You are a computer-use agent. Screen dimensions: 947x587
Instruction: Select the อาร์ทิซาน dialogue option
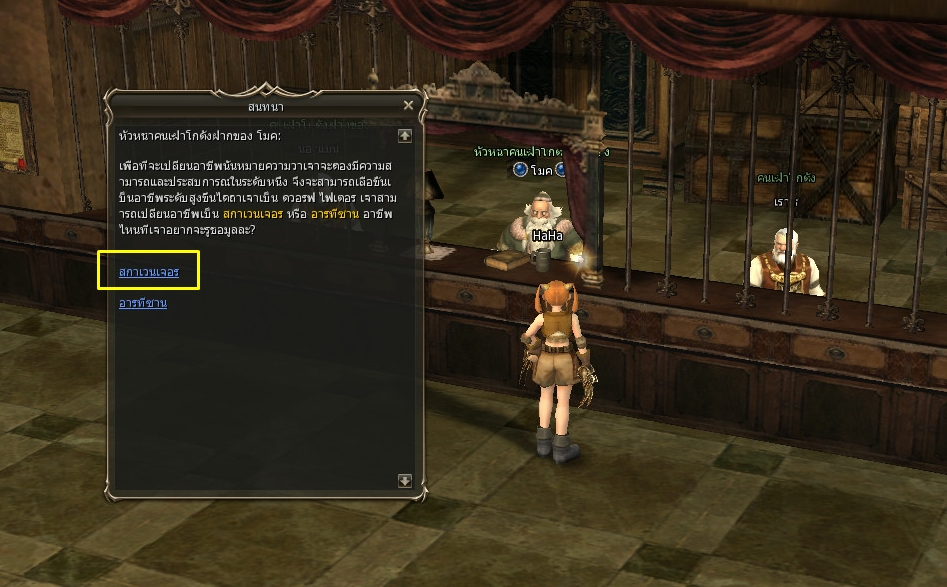coord(143,303)
